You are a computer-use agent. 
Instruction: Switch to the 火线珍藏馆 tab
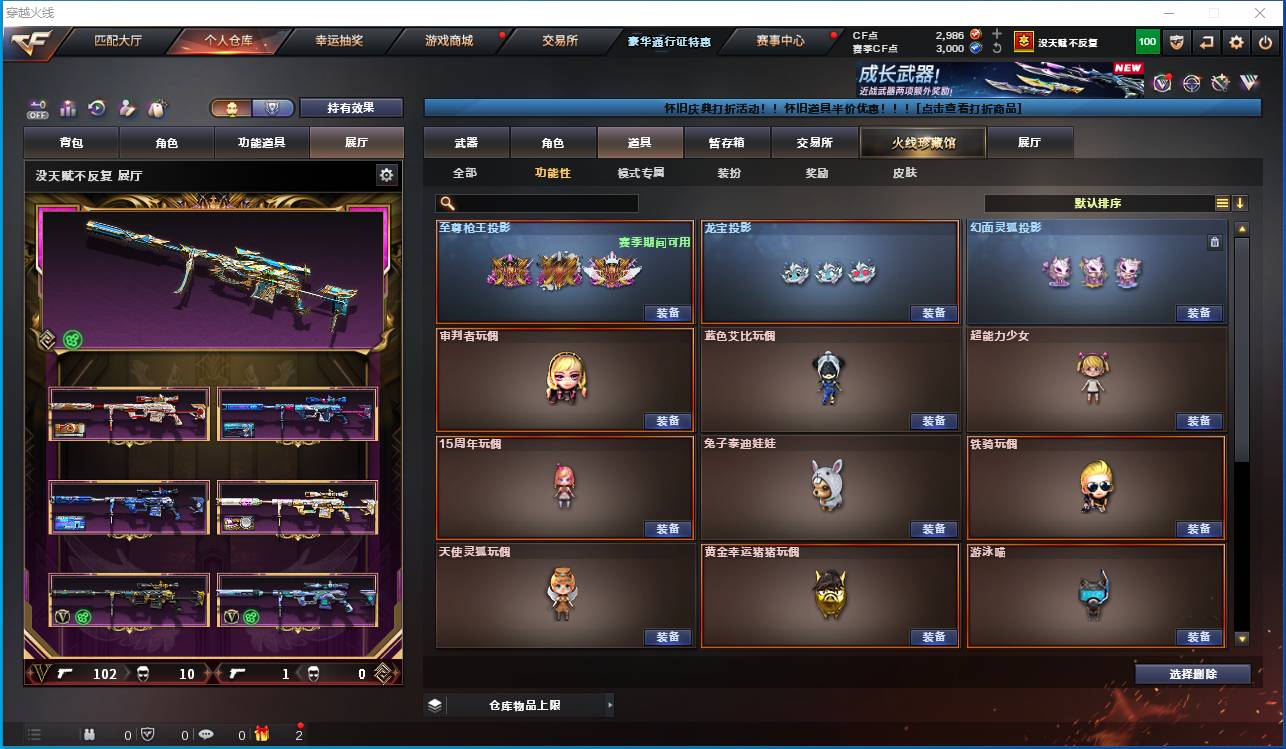pos(921,142)
